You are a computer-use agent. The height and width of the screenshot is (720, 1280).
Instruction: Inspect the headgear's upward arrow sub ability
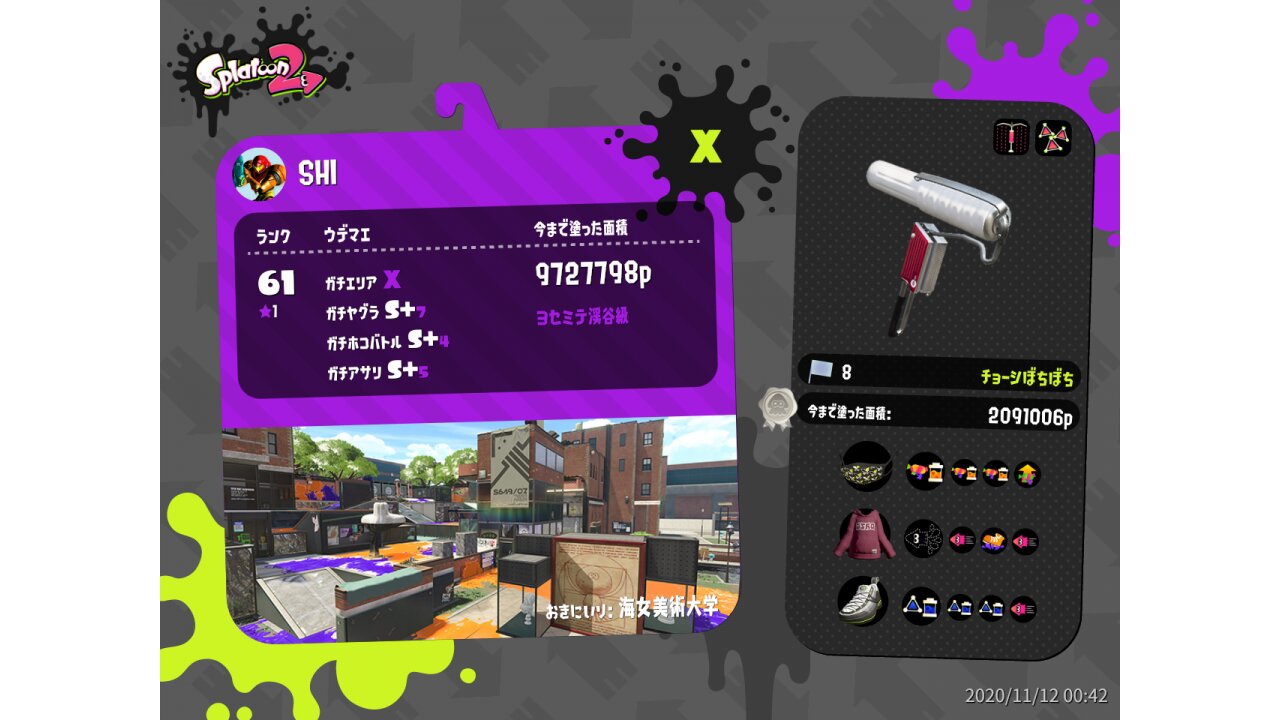pos(1027,474)
